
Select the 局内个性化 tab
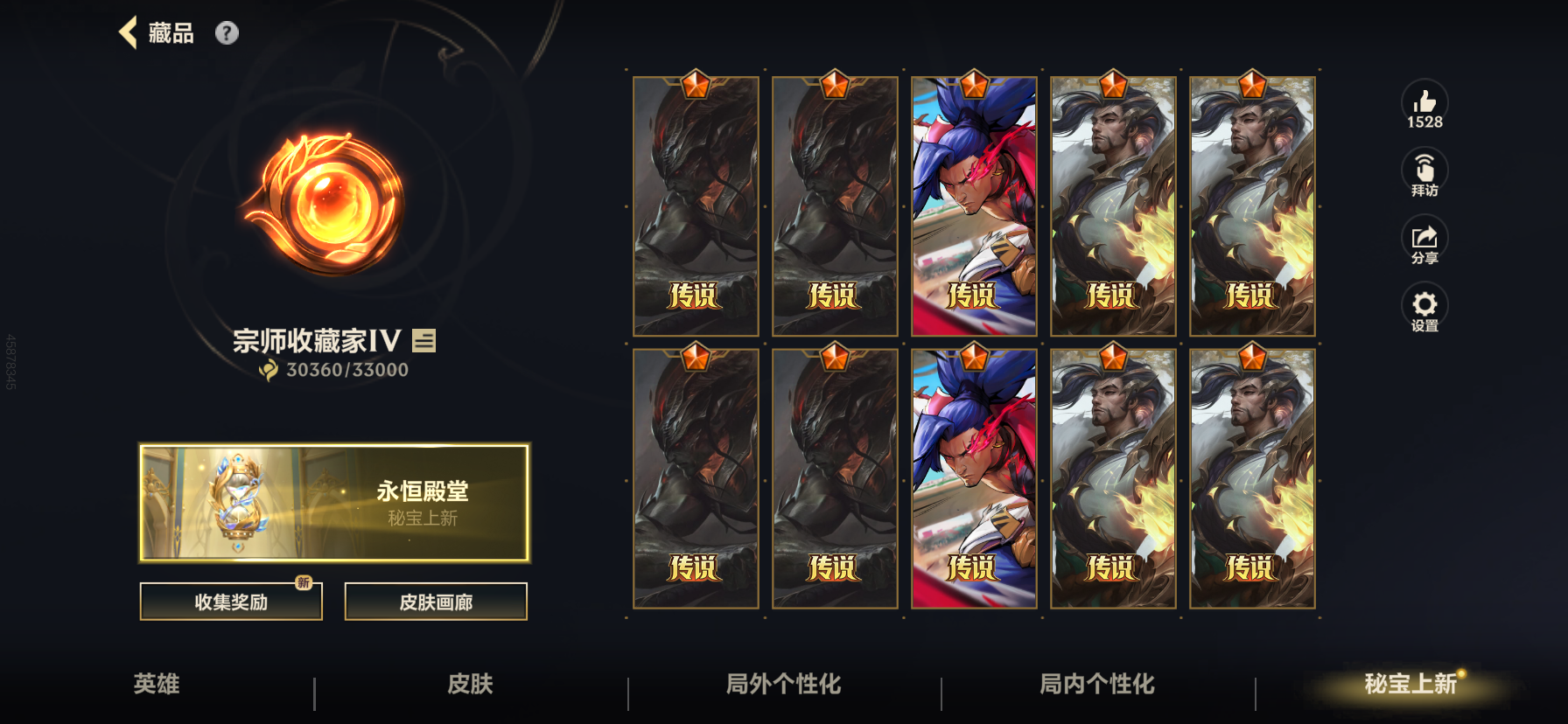pyautogui.click(x=1094, y=686)
